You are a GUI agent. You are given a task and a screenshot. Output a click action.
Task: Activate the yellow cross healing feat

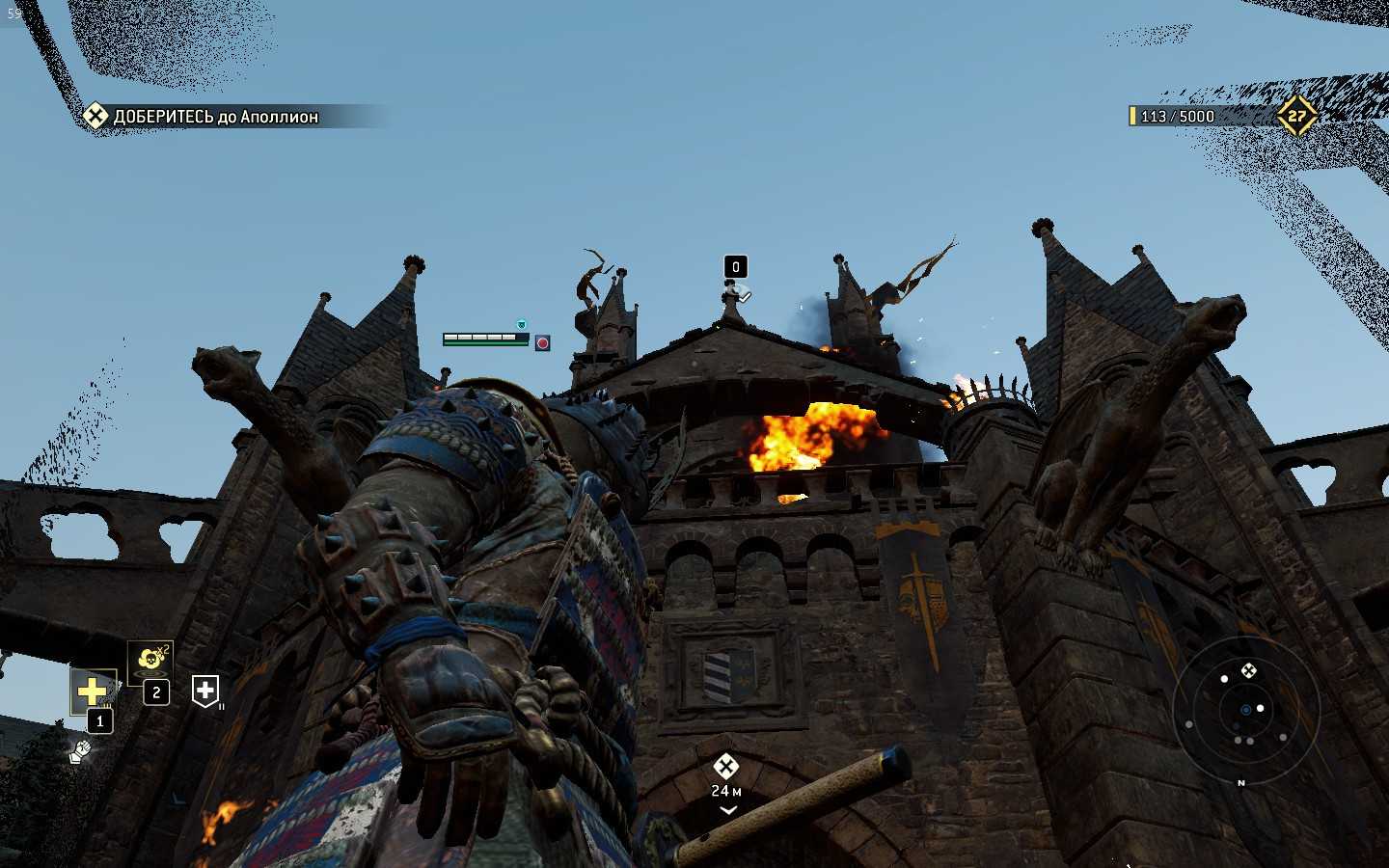click(93, 691)
